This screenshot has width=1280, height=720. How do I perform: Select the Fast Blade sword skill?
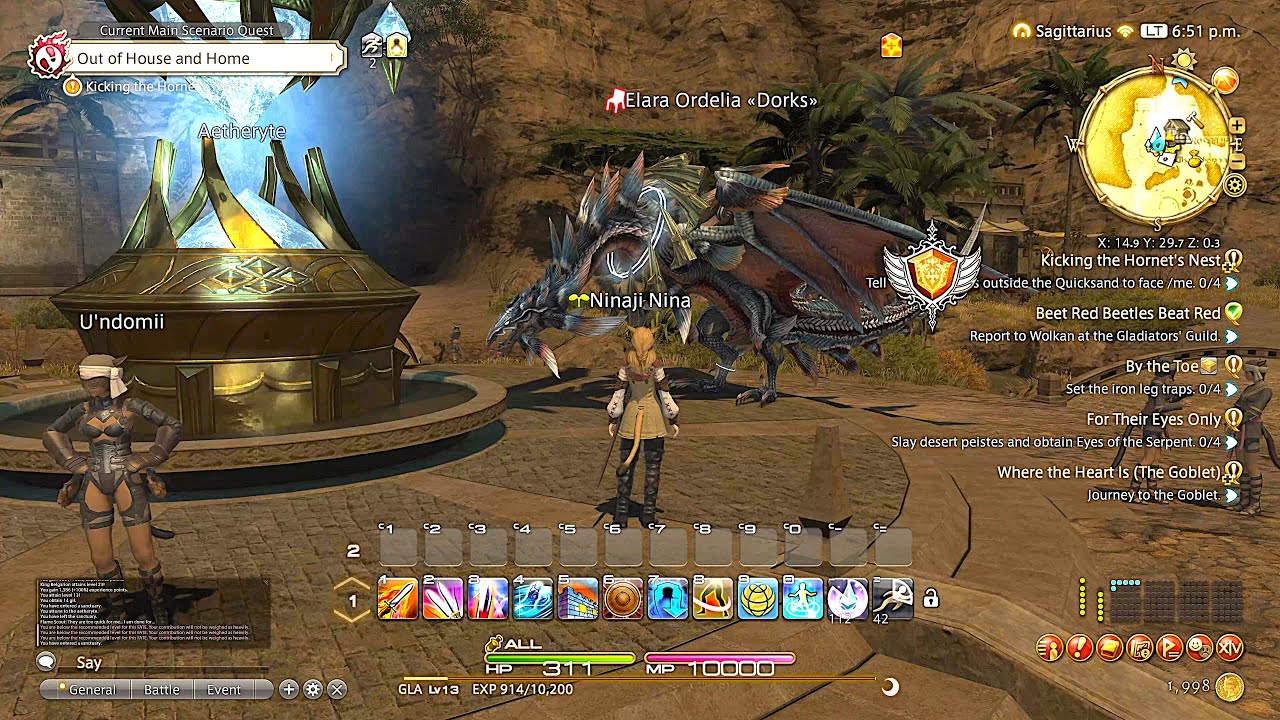(x=394, y=597)
